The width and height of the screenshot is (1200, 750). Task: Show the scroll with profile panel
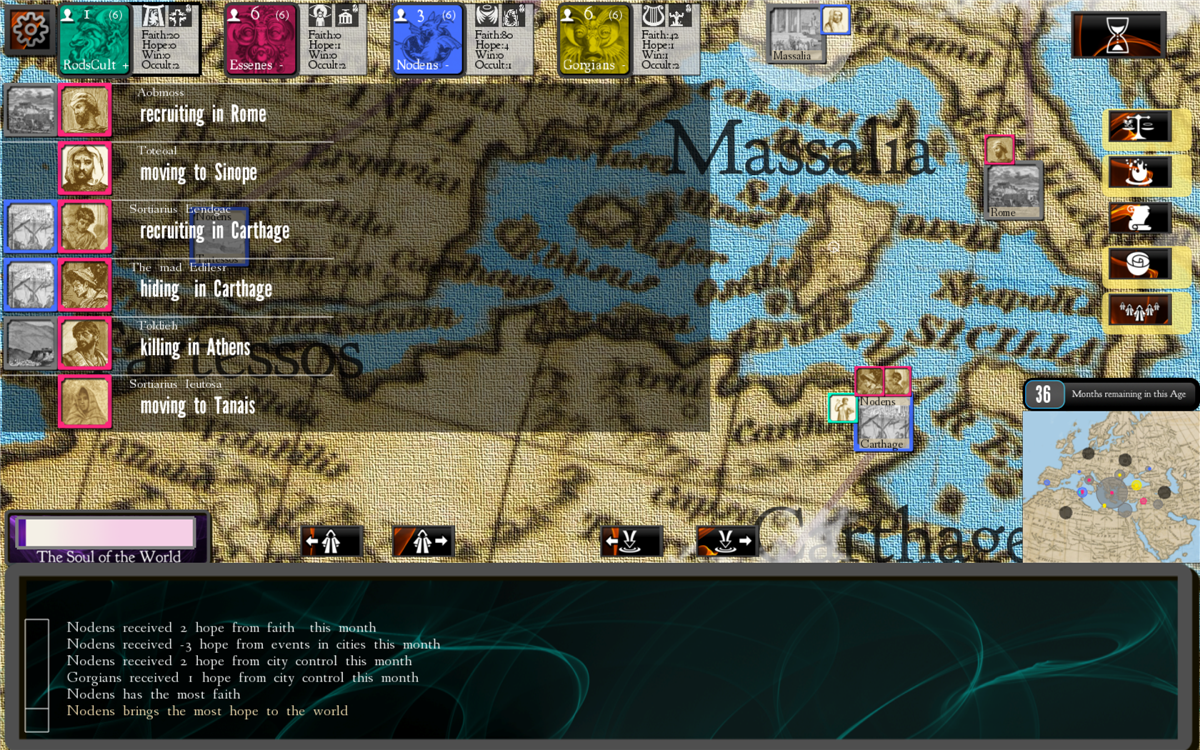pos(1139,219)
